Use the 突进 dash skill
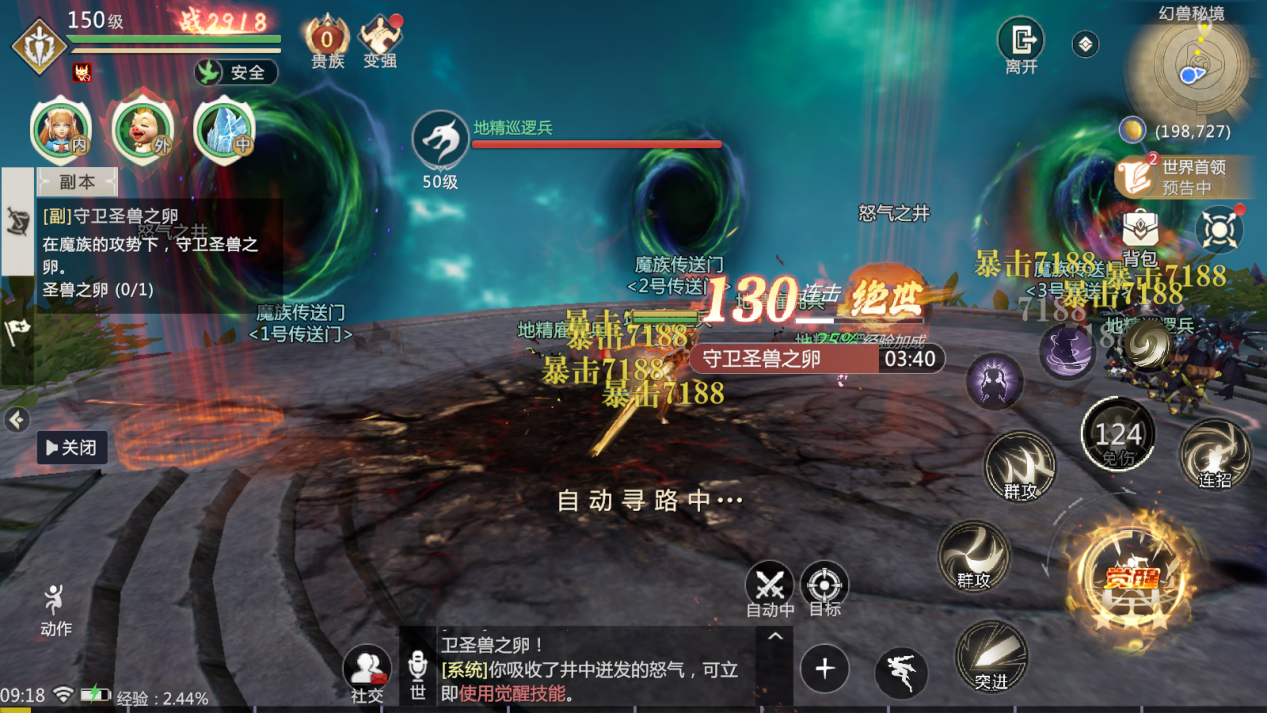The image size is (1267, 713). click(x=990, y=655)
